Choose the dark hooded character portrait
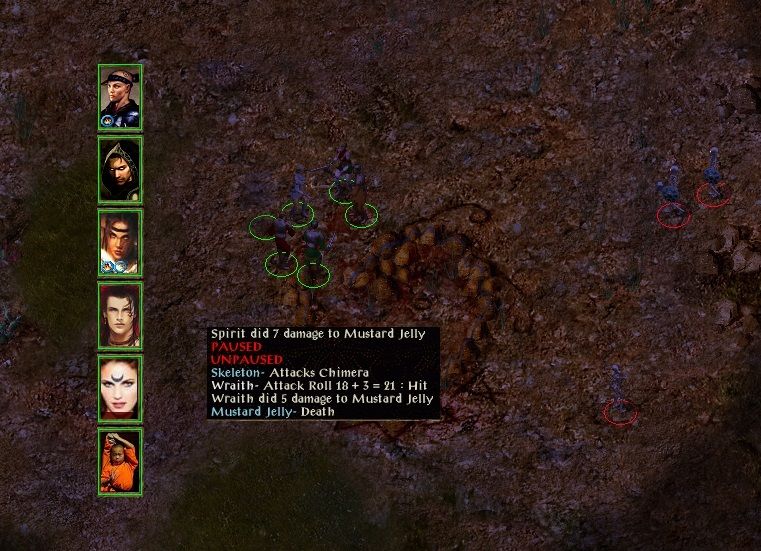The height and width of the screenshot is (551, 761). (x=120, y=170)
